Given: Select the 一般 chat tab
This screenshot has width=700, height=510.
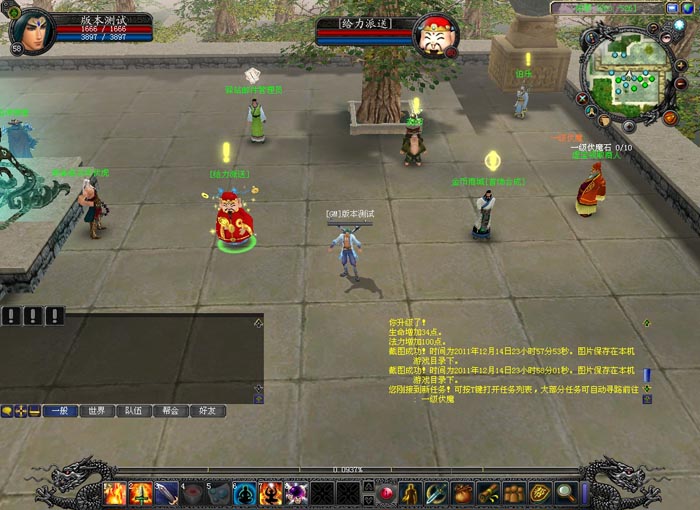Looking at the screenshot, I should [x=60, y=411].
